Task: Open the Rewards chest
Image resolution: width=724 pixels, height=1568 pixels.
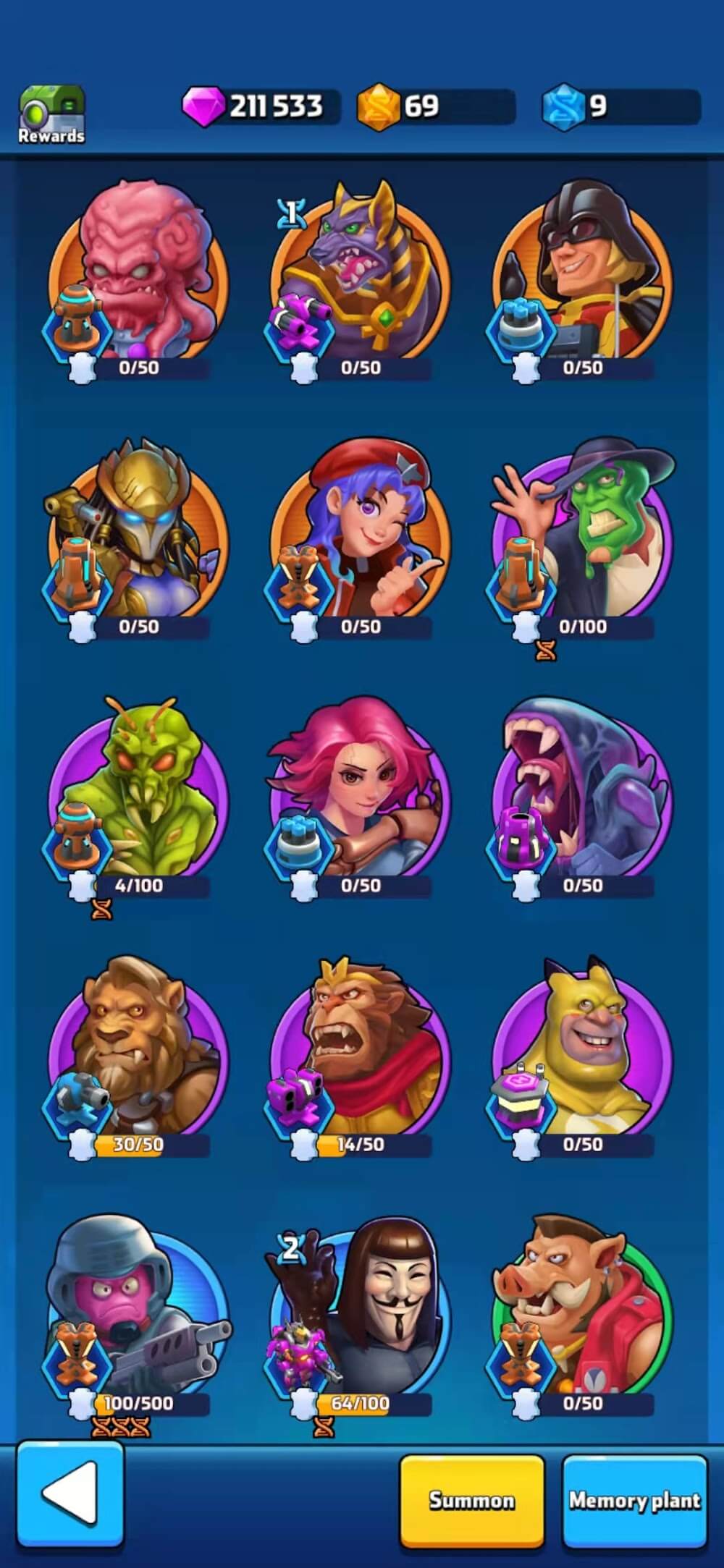Action: coord(51,114)
